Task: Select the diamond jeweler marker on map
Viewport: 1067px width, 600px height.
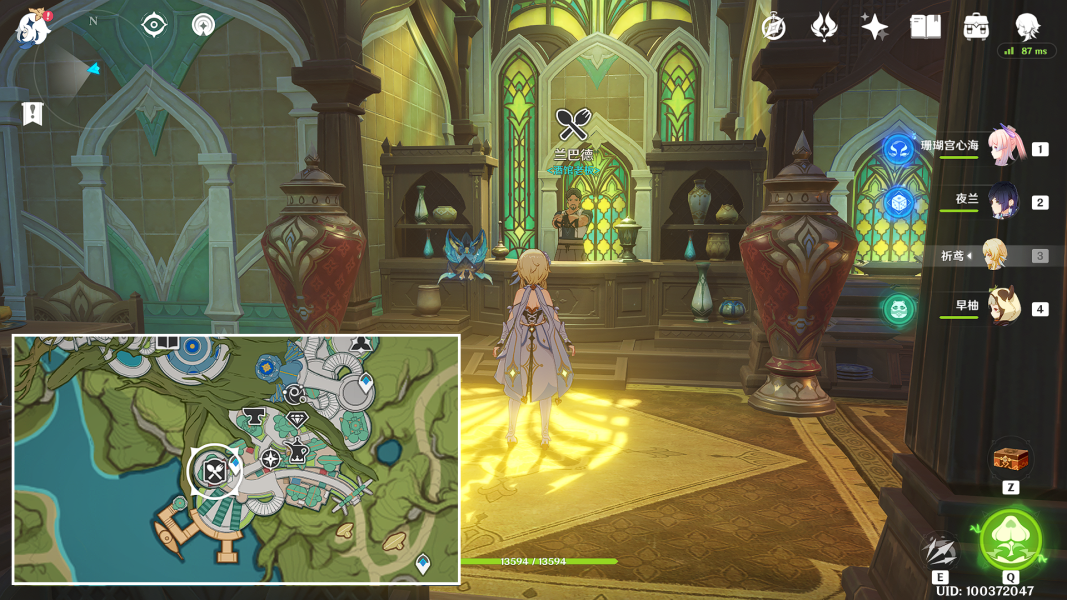Action: 297,419
